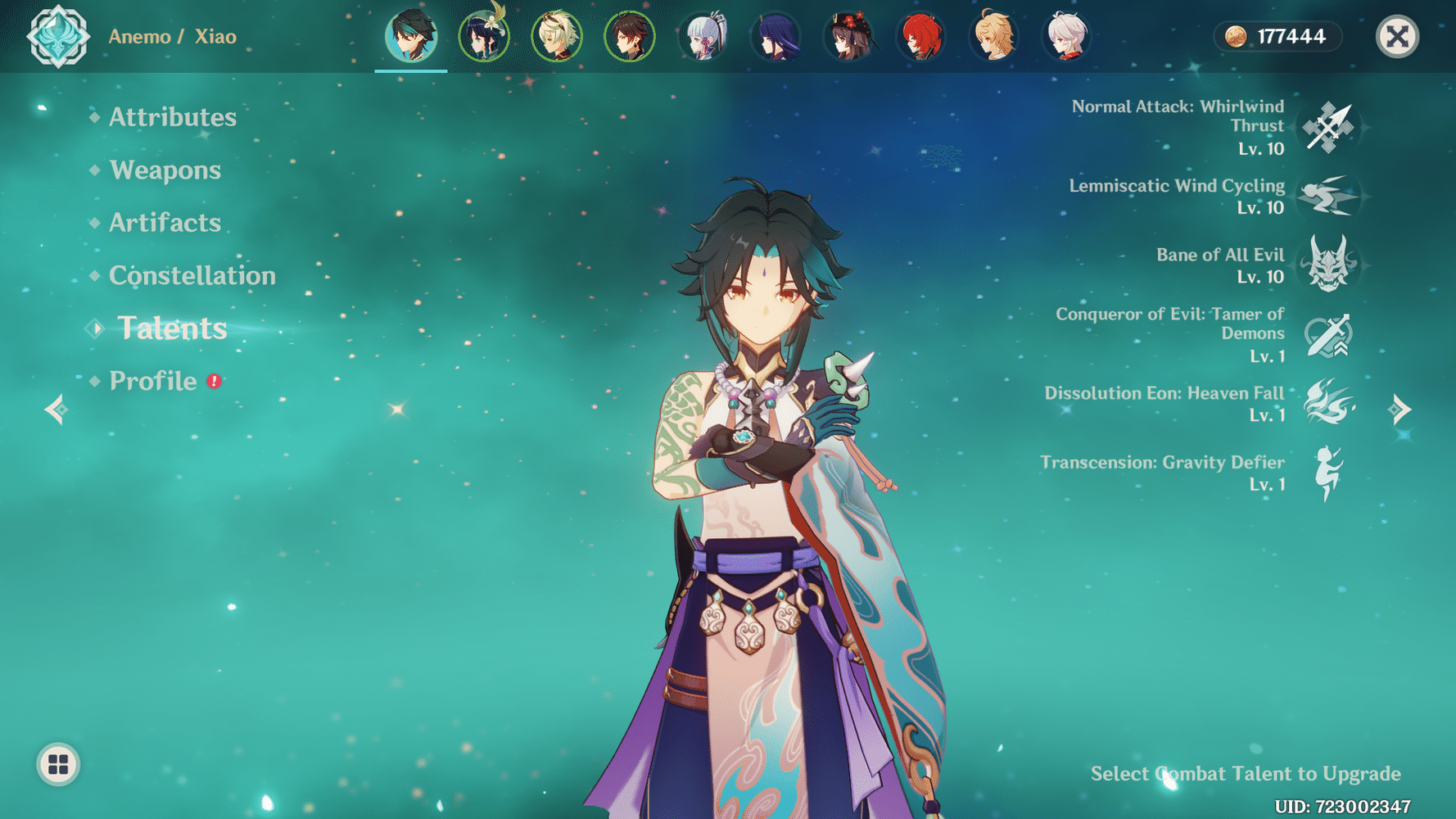
Task: Select the Artifacts section
Action: coord(165,222)
